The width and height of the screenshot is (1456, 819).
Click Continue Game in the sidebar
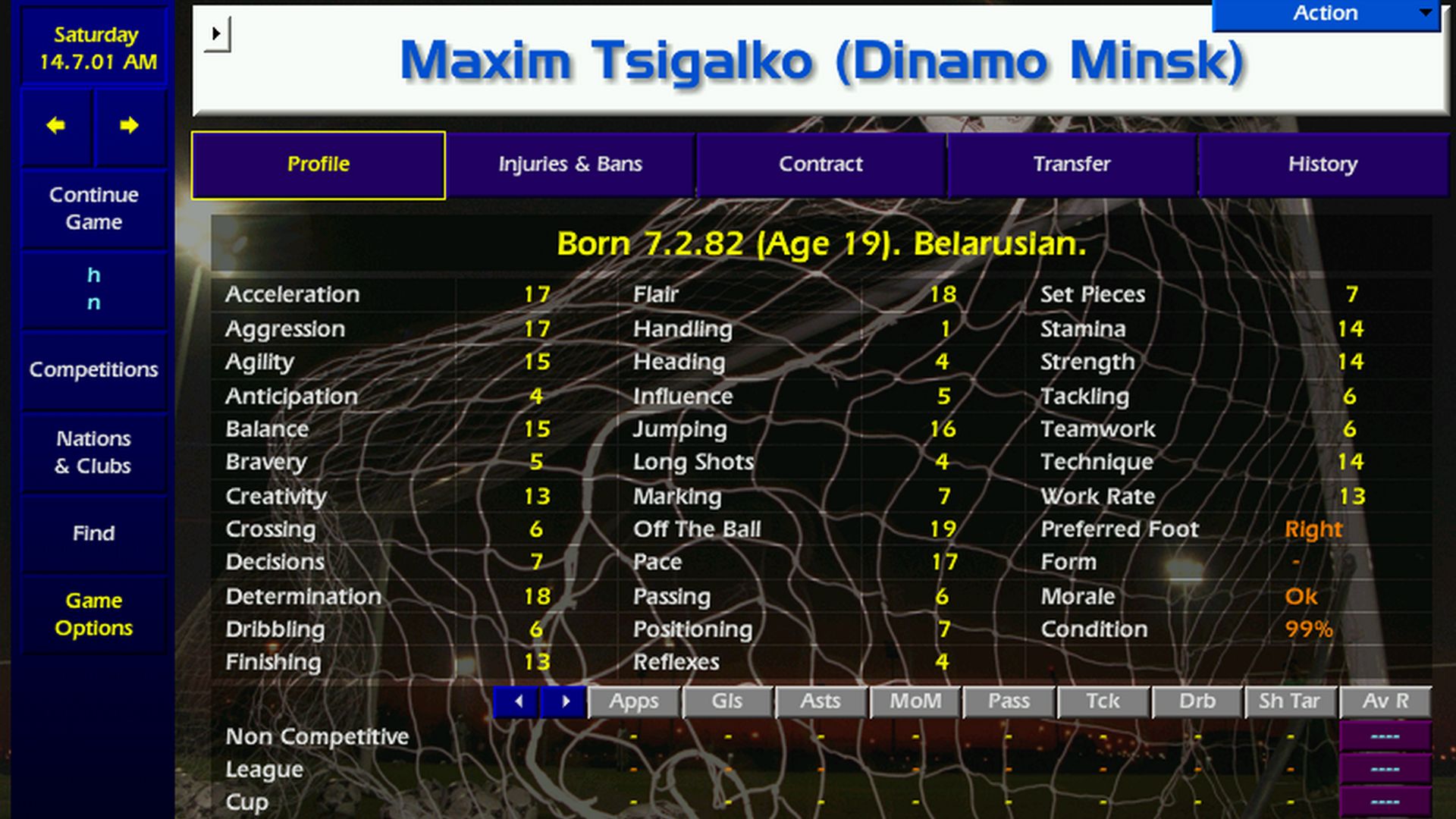click(x=93, y=208)
